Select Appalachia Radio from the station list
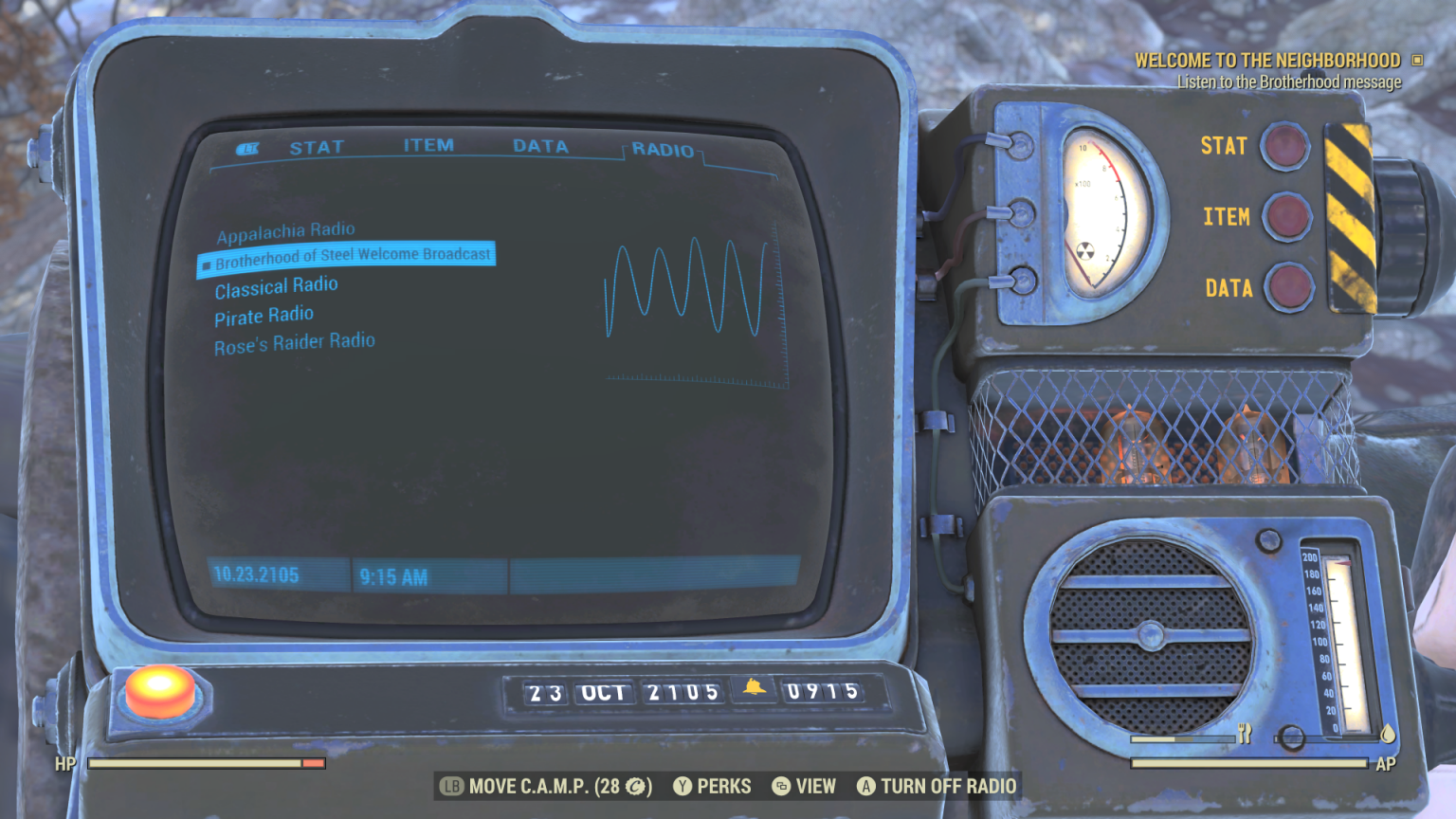 (x=286, y=229)
